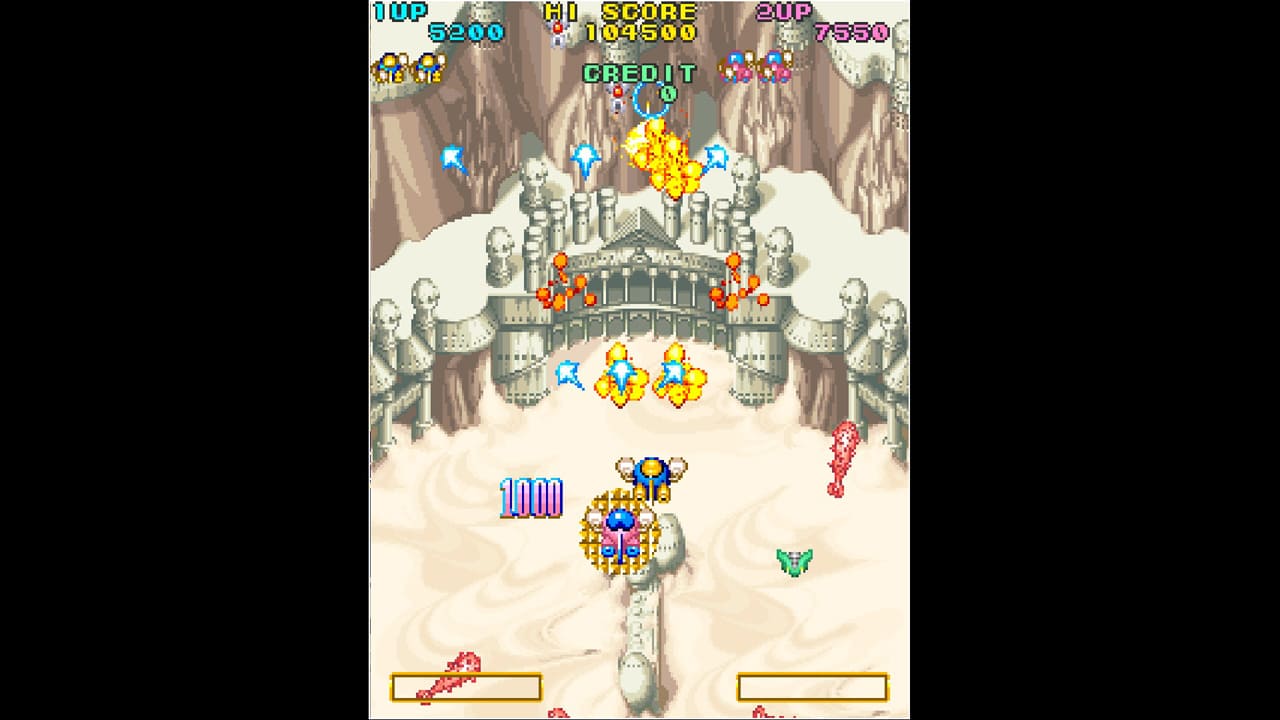Select the player ship inside the golden bubble
1280x720 pixels.
point(622,530)
